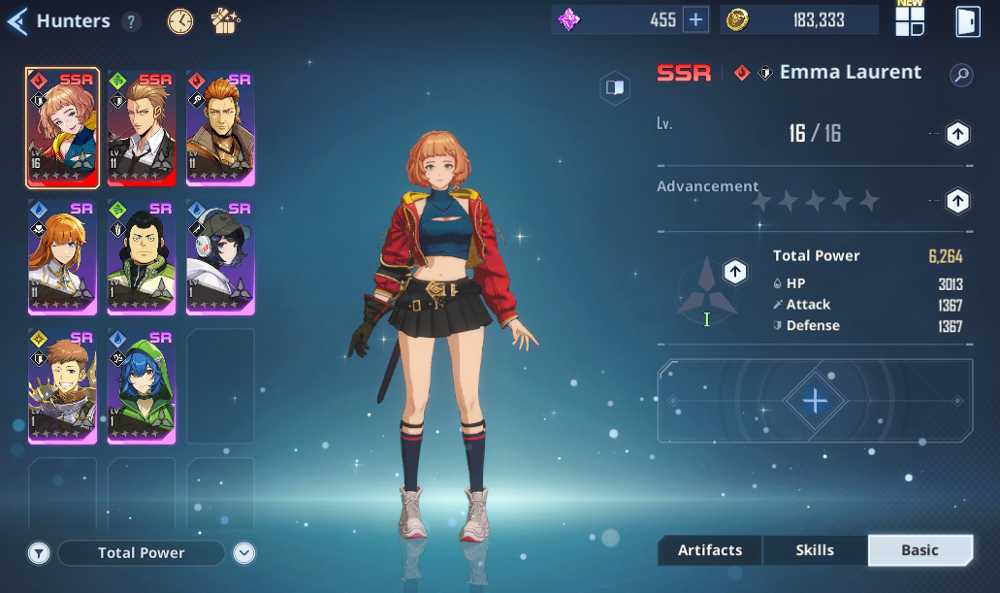The image size is (1000, 593).
Task: Open the clock history icon
Action: coord(180,21)
